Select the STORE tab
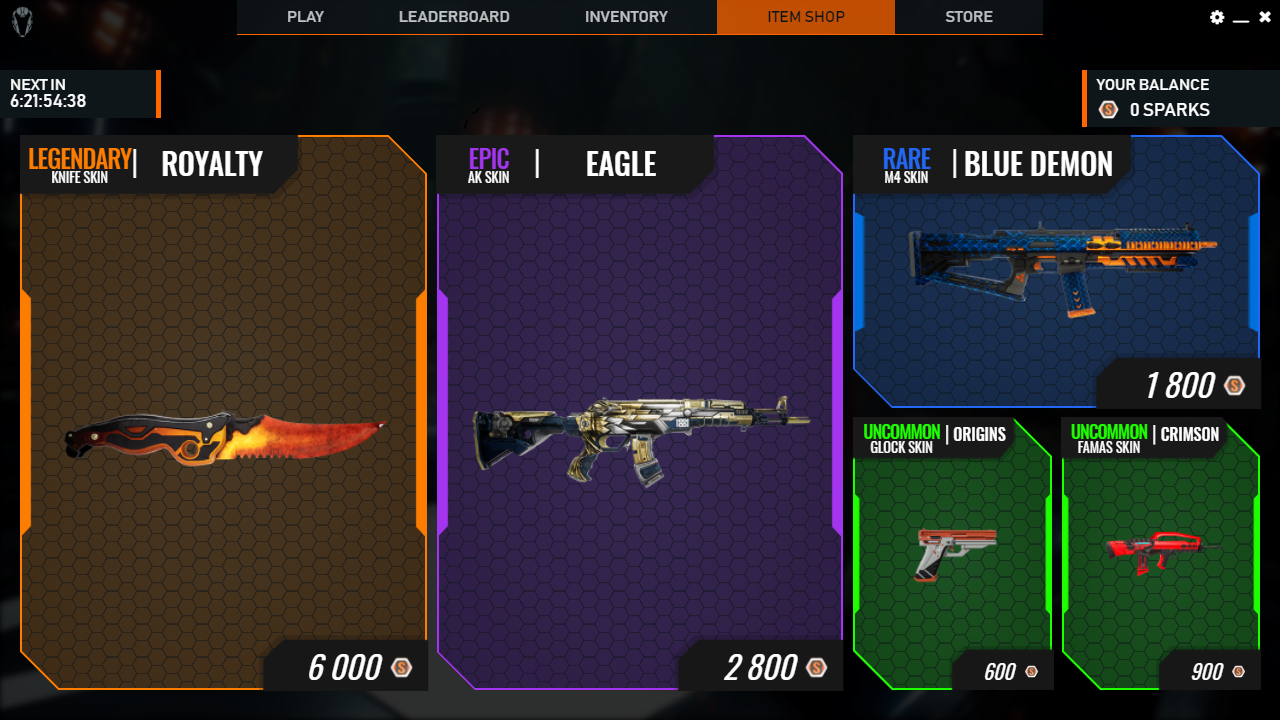The height and width of the screenshot is (720, 1280). 967,17
